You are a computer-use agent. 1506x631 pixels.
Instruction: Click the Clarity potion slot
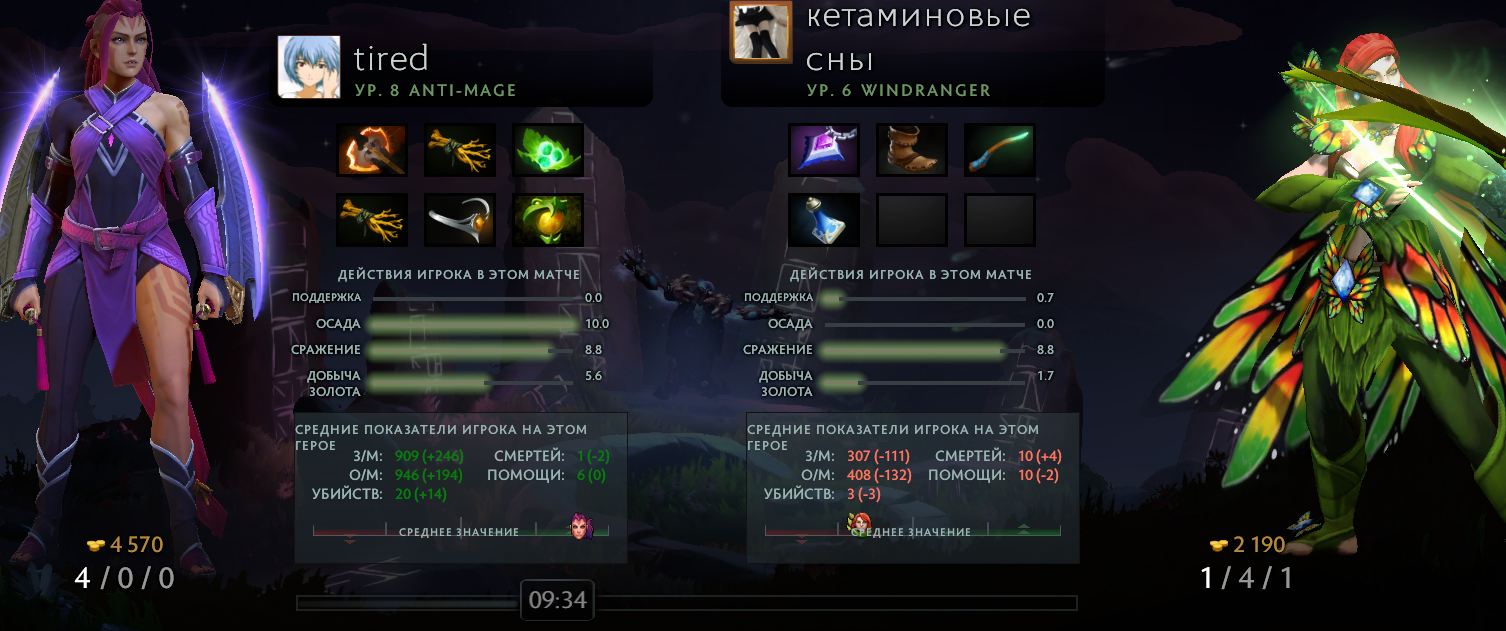(x=824, y=220)
